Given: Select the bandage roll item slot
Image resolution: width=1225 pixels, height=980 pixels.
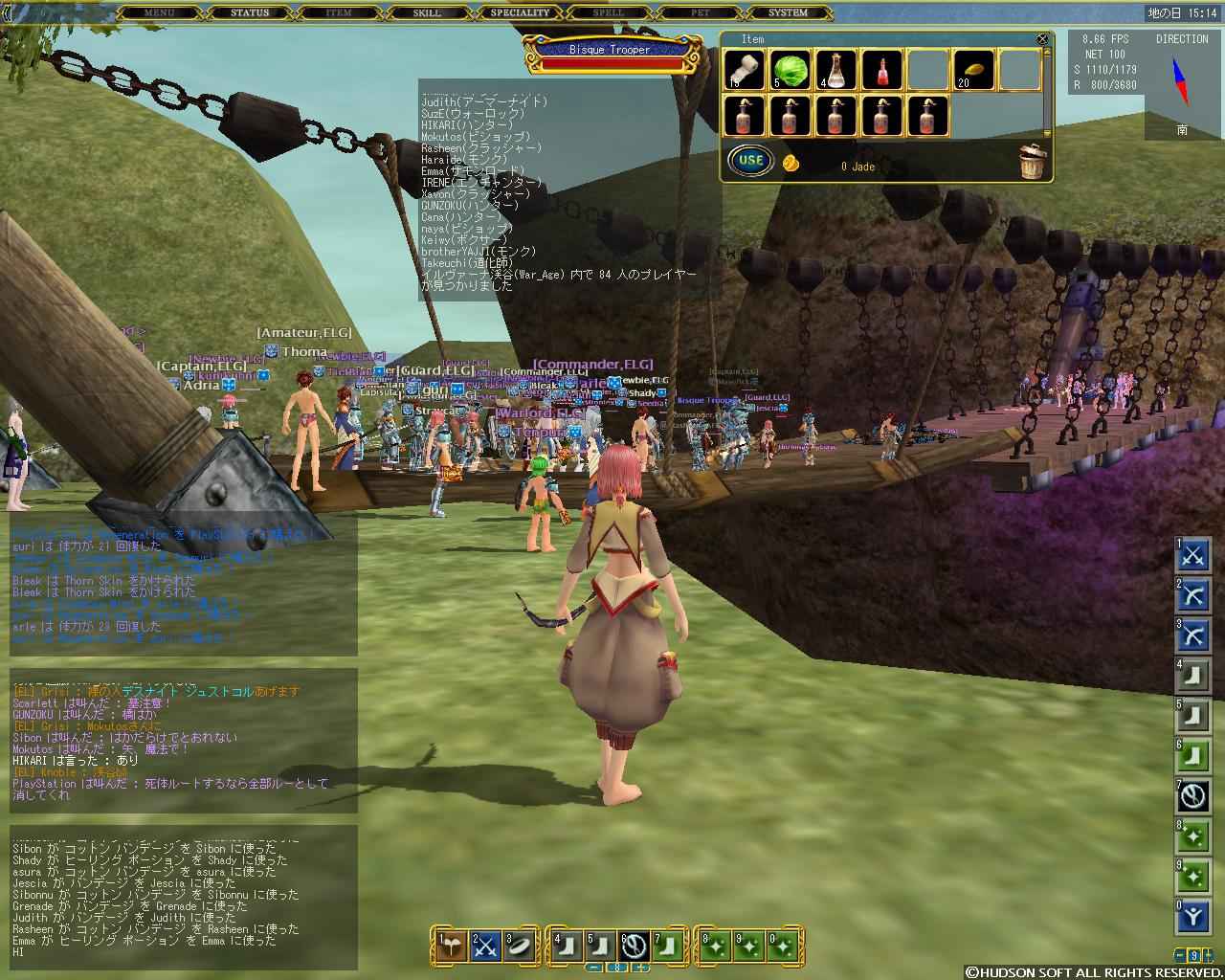Looking at the screenshot, I should click(744, 70).
